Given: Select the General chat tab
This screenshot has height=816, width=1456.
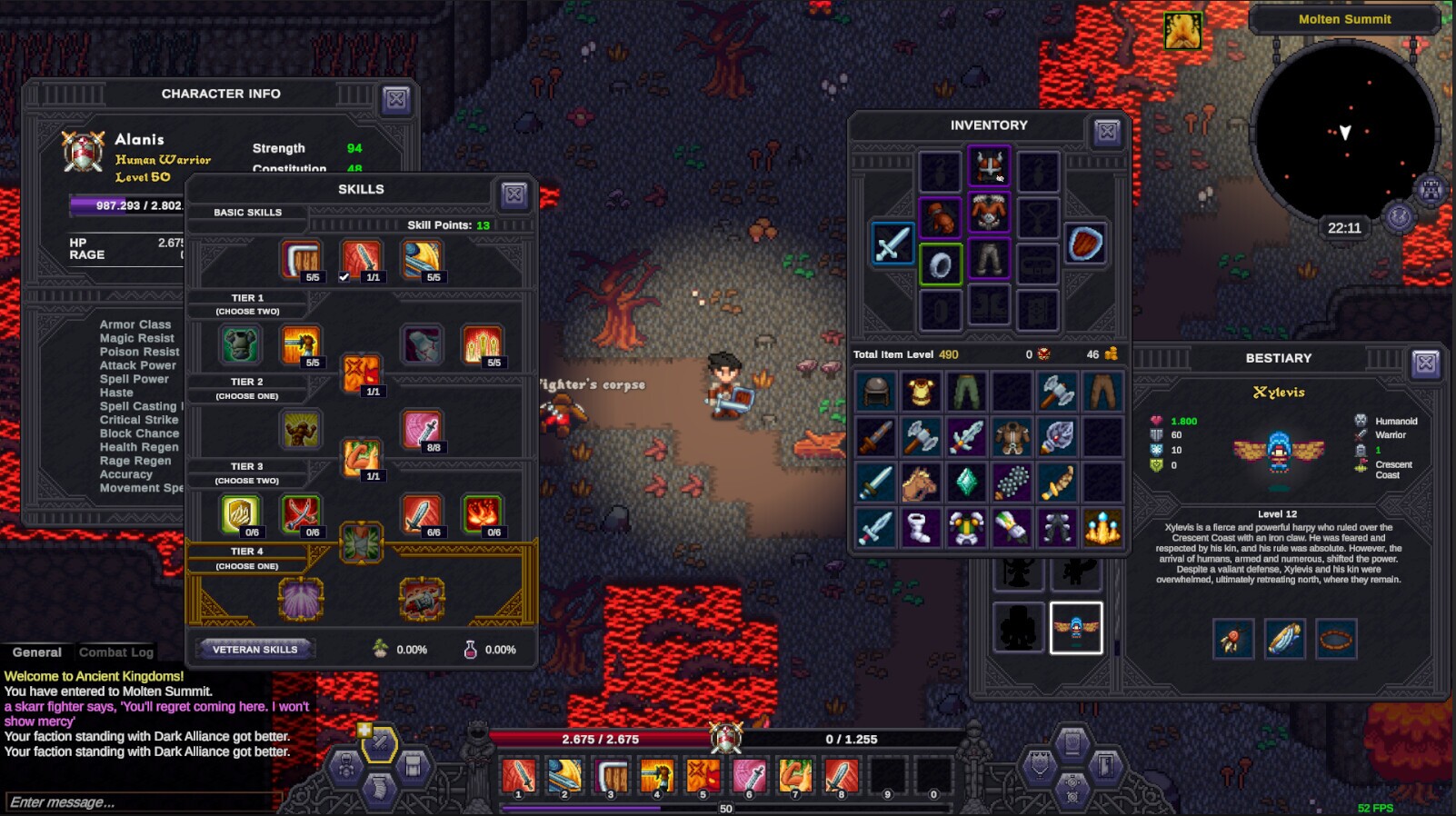Looking at the screenshot, I should [38, 652].
